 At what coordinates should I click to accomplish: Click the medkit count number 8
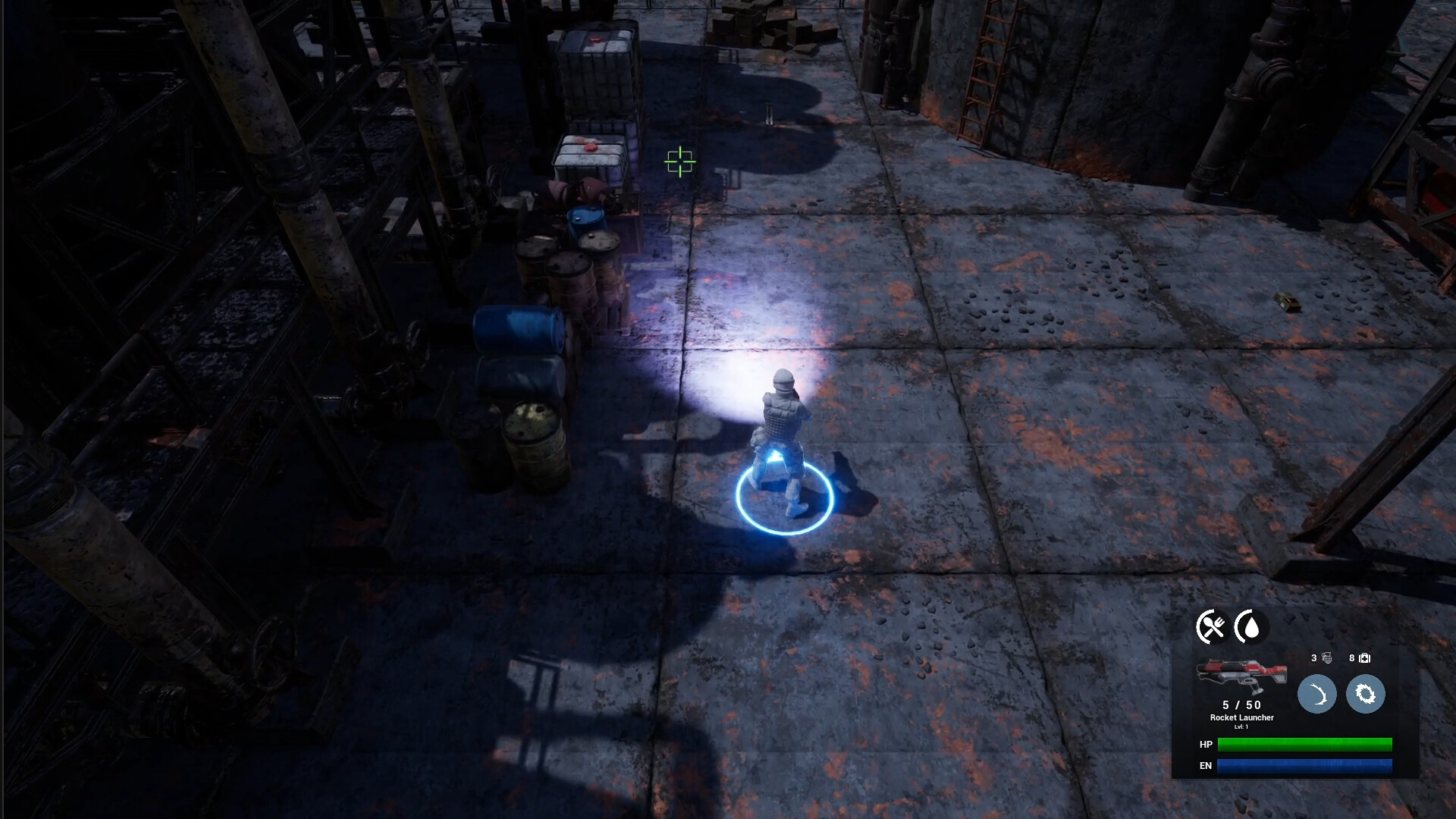[1351, 657]
